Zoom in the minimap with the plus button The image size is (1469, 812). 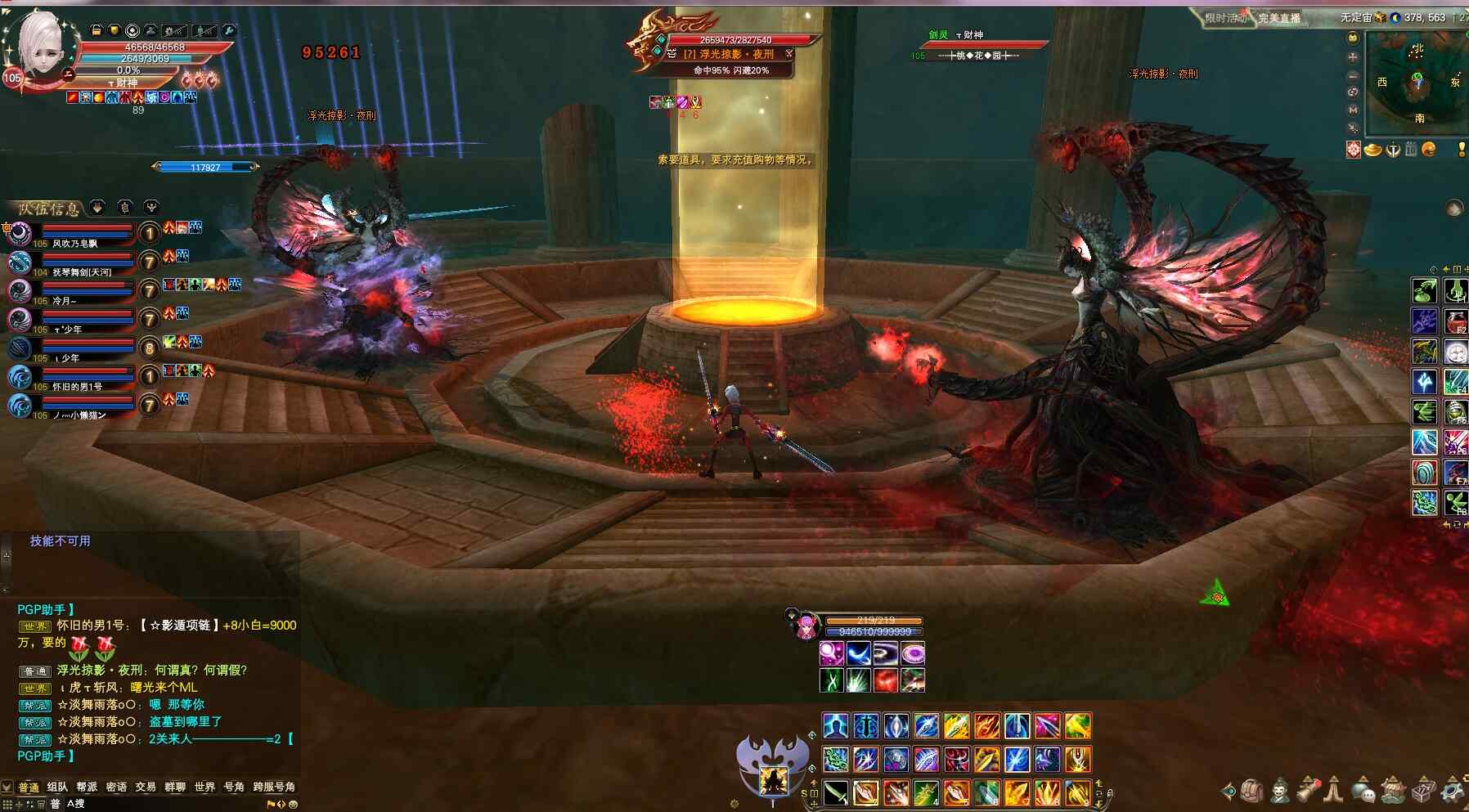point(1353,57)
